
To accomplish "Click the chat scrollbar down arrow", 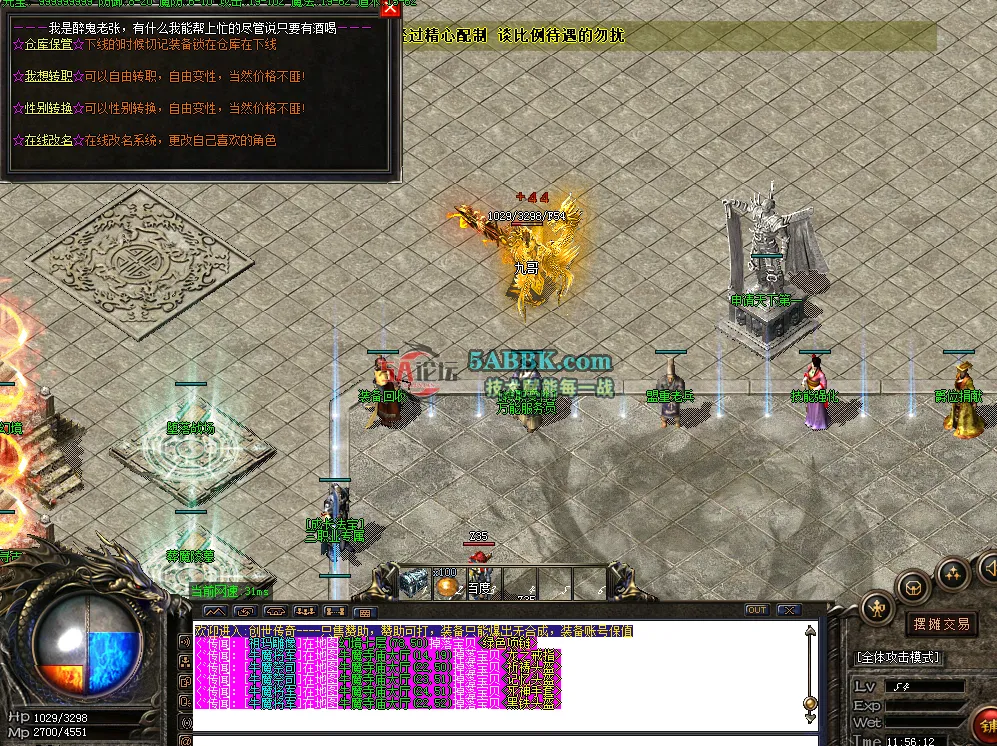I will pos(810,717).
